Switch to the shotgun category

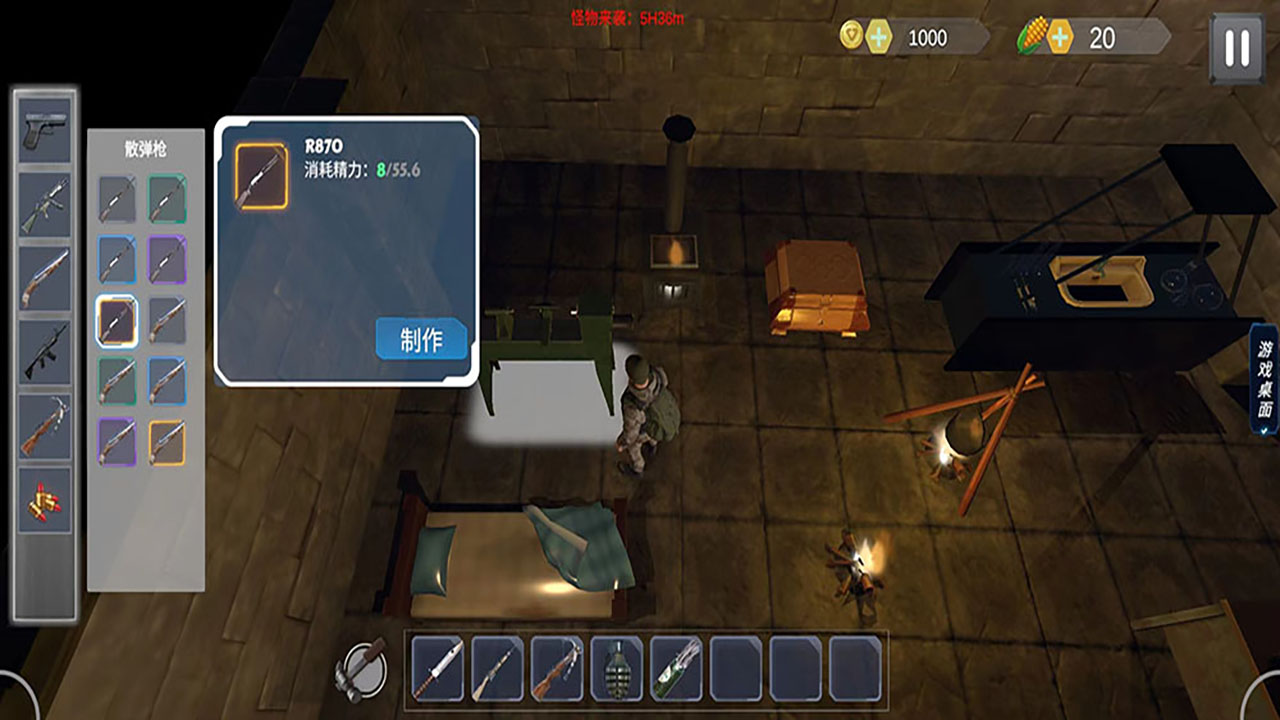tap(45, 278)
